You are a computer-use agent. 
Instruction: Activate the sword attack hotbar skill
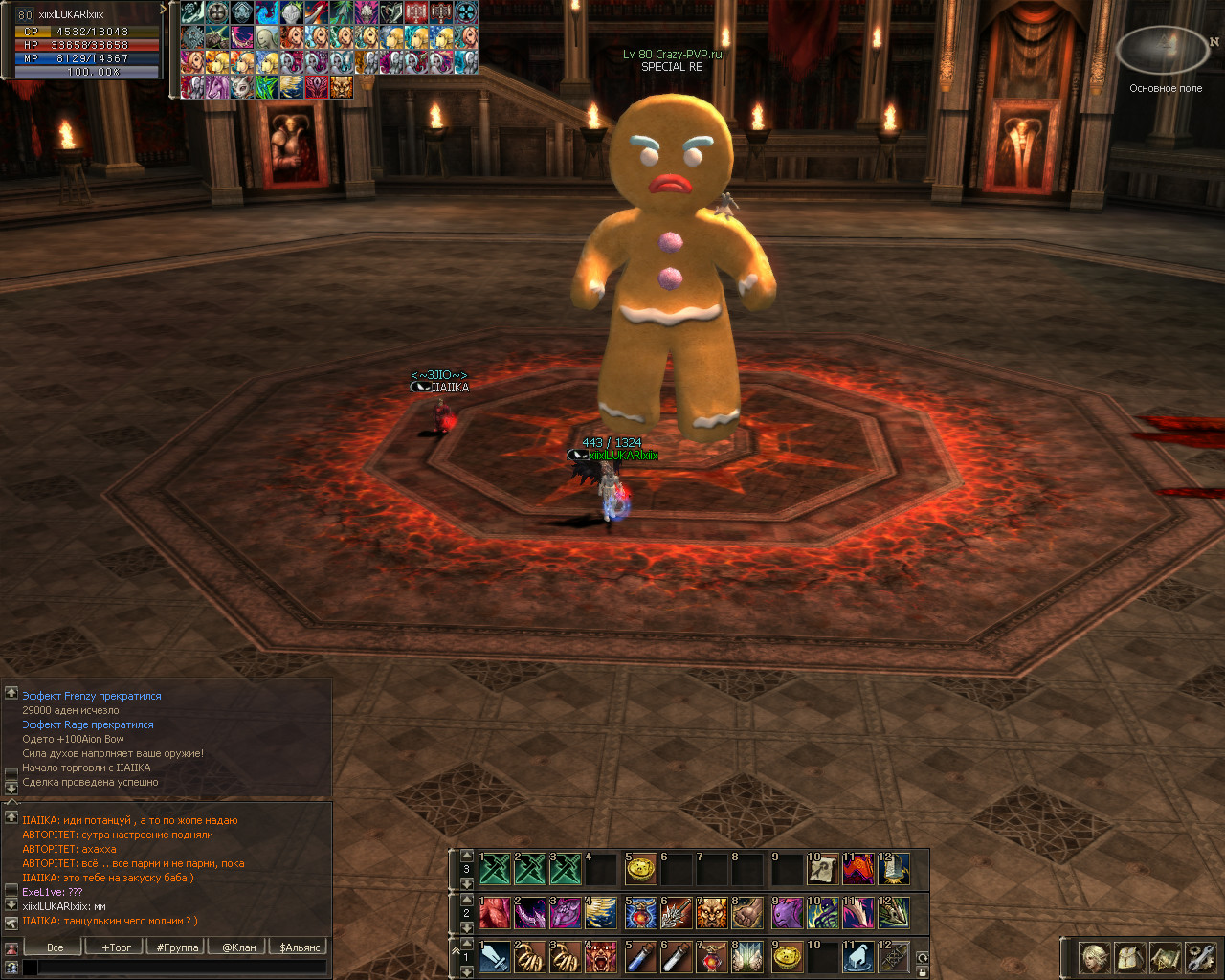point(495,956)
